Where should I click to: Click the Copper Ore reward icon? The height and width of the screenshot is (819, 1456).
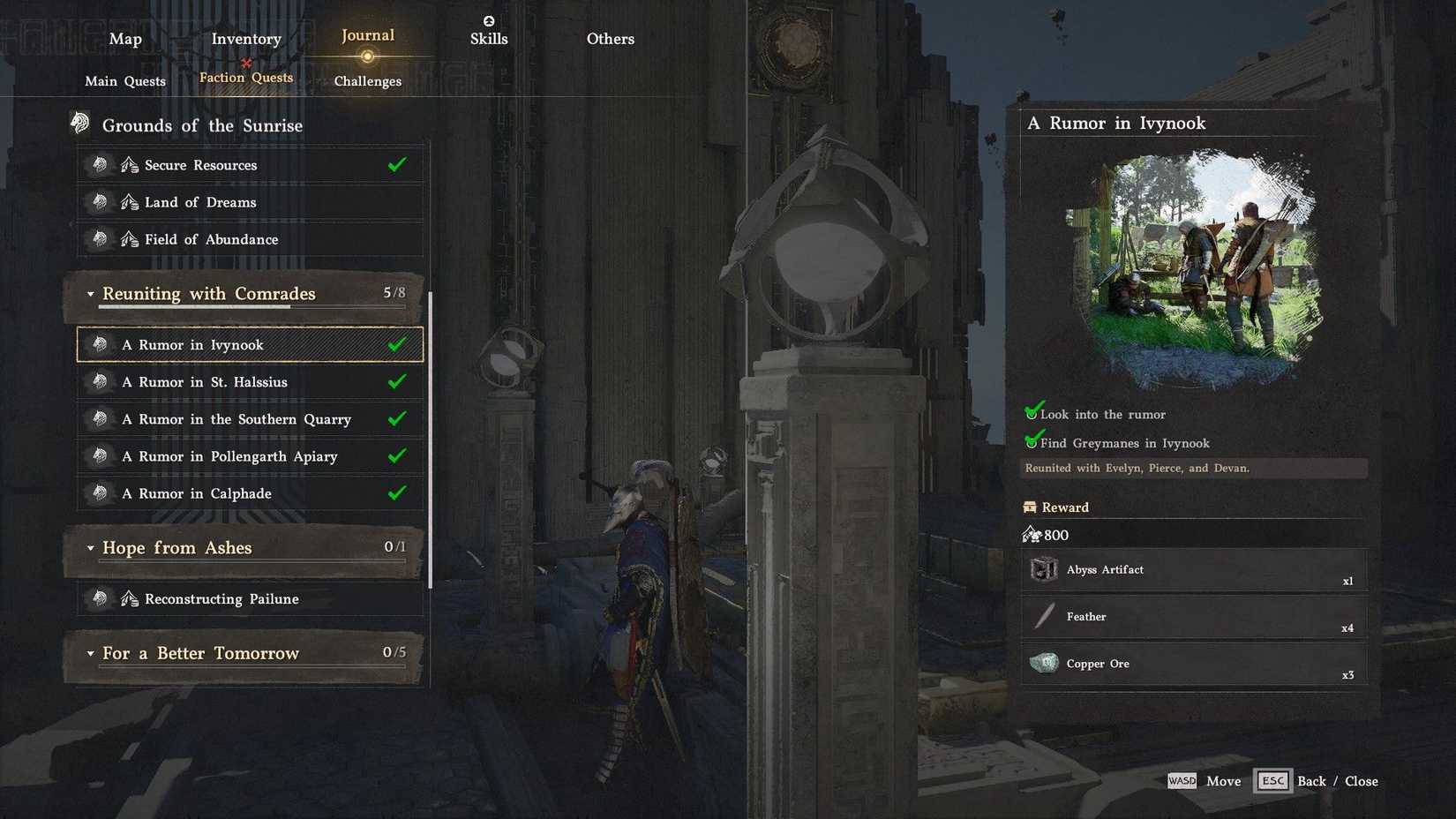pos(1045,663)
